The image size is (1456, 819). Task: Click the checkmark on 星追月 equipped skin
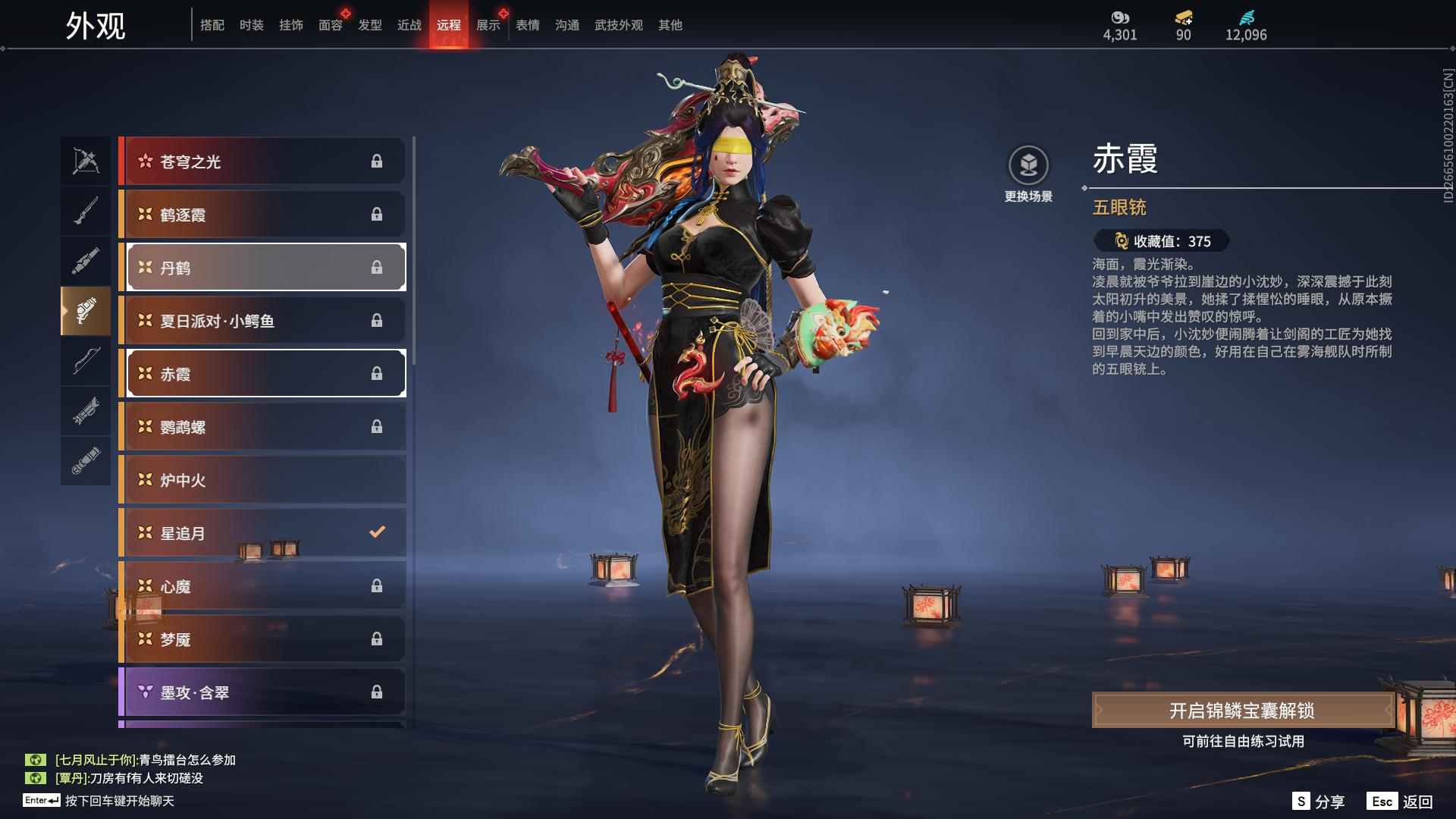point(377,532)
